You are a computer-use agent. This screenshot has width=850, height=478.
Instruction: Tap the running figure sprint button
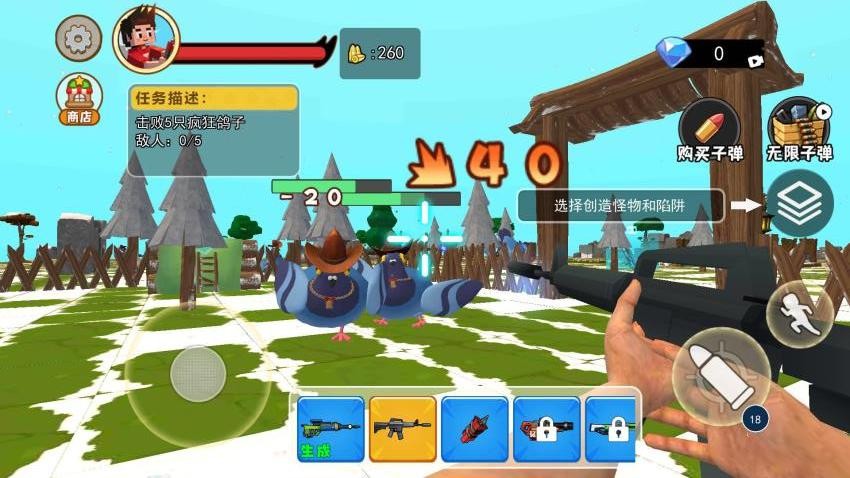[799, 314]
